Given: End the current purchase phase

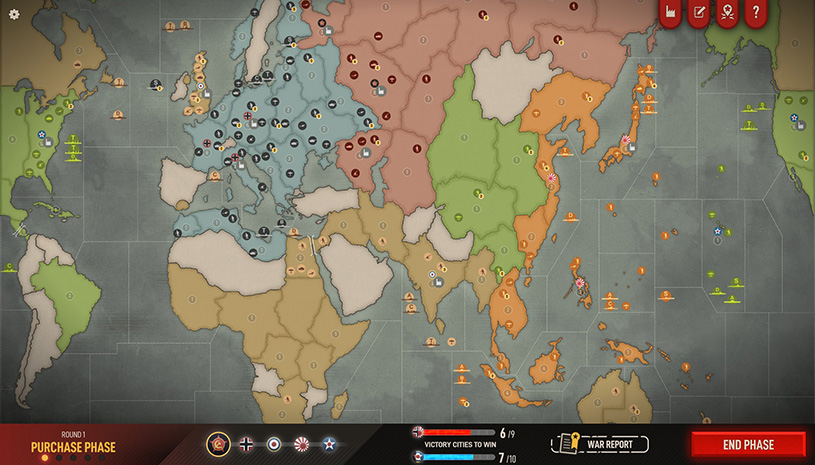Looking at the screenshot, I should point(747,444).
